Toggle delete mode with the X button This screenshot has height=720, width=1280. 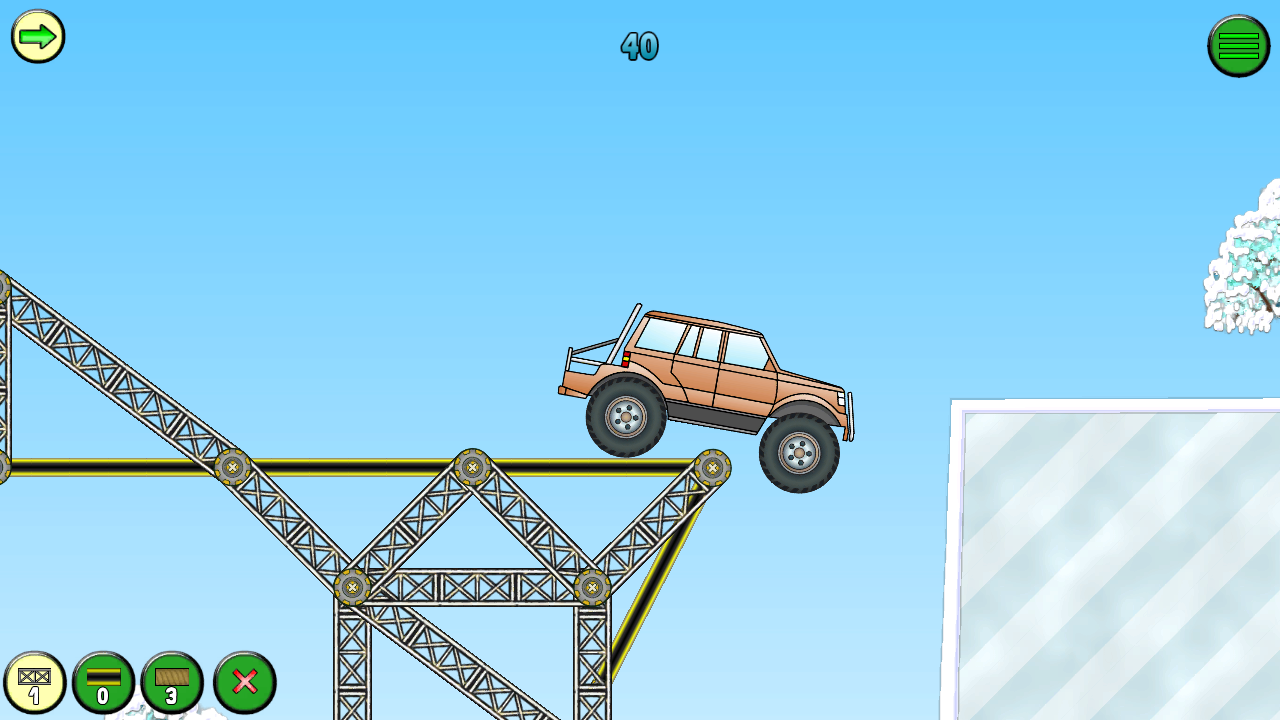[243, 683]
